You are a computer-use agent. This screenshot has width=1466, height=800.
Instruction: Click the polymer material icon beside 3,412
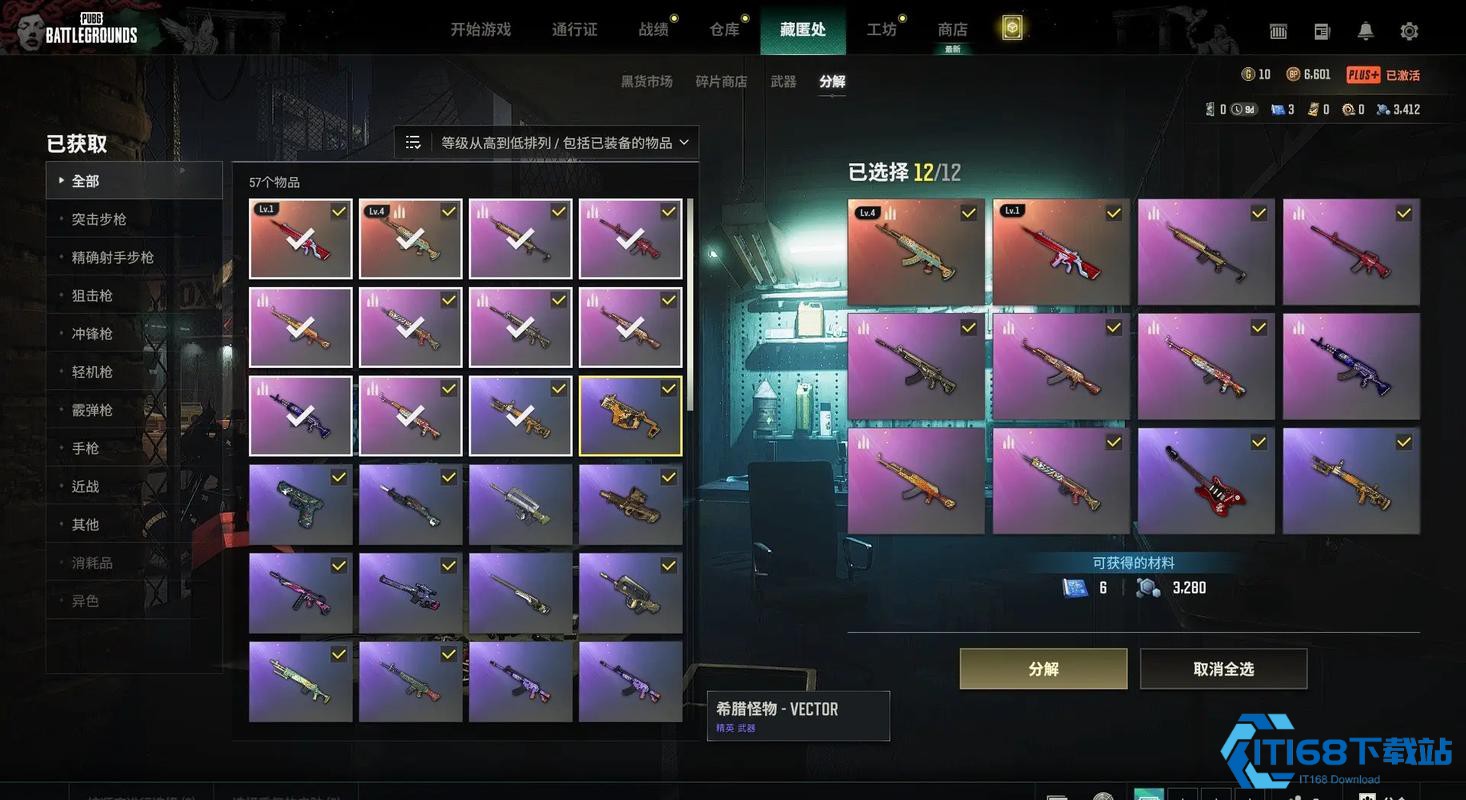pos(1387,109)
